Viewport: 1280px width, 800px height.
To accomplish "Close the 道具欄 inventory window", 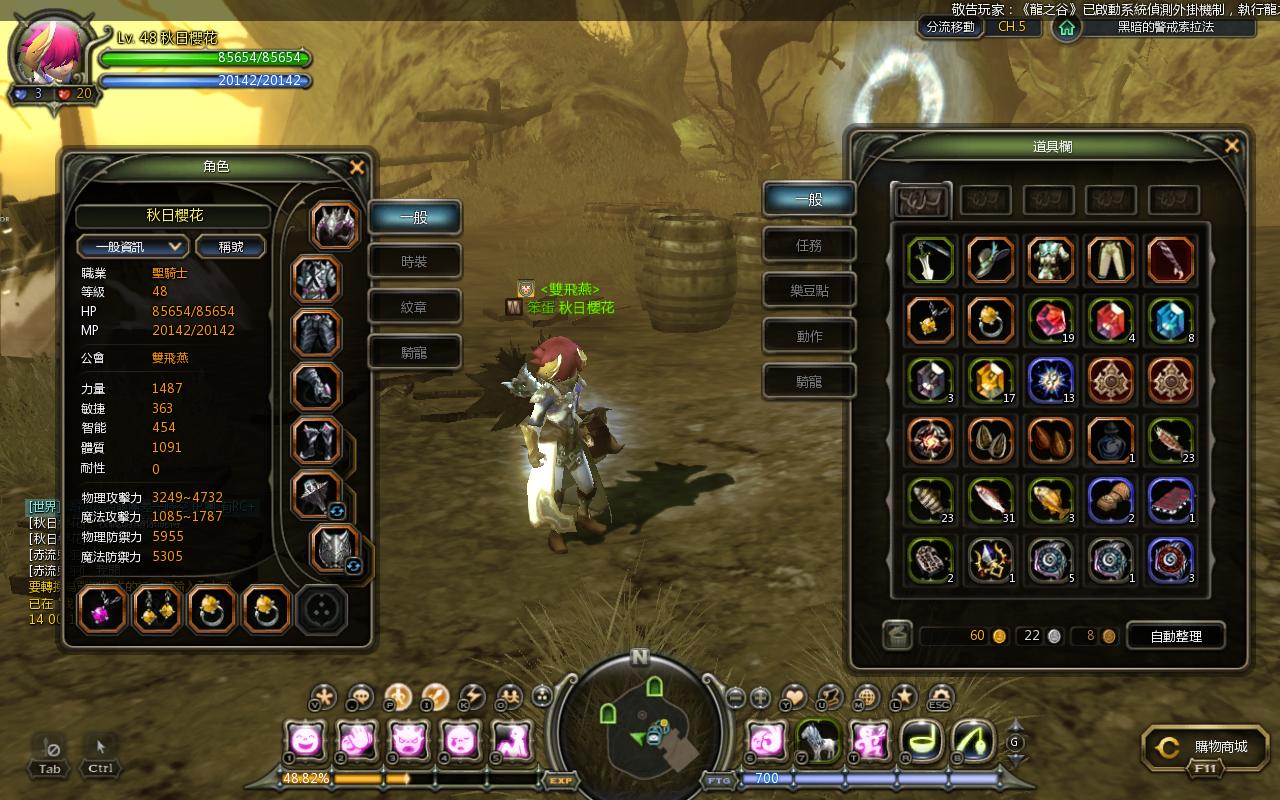I will click(x=1231, y=146).
